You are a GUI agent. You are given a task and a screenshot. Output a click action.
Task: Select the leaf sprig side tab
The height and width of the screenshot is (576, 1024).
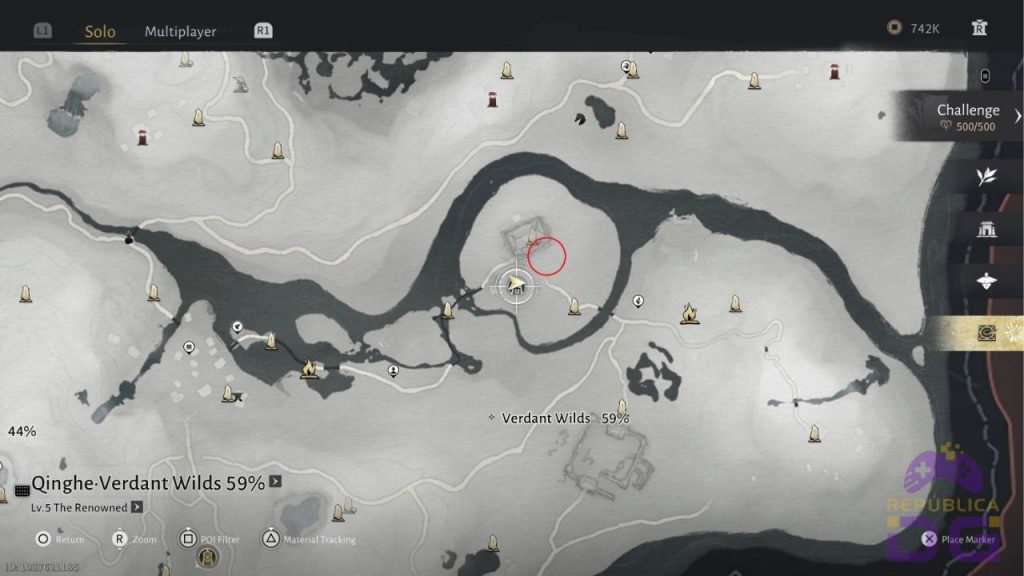pos(986,177)
